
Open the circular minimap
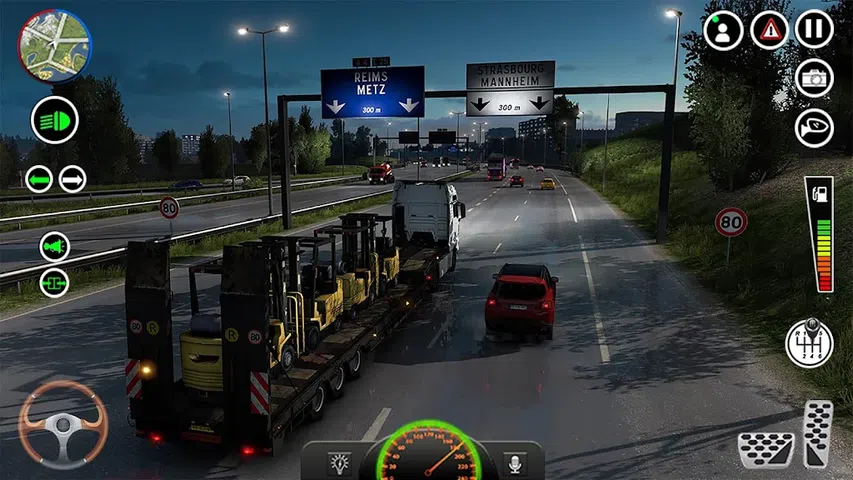[x=54, y=45]
